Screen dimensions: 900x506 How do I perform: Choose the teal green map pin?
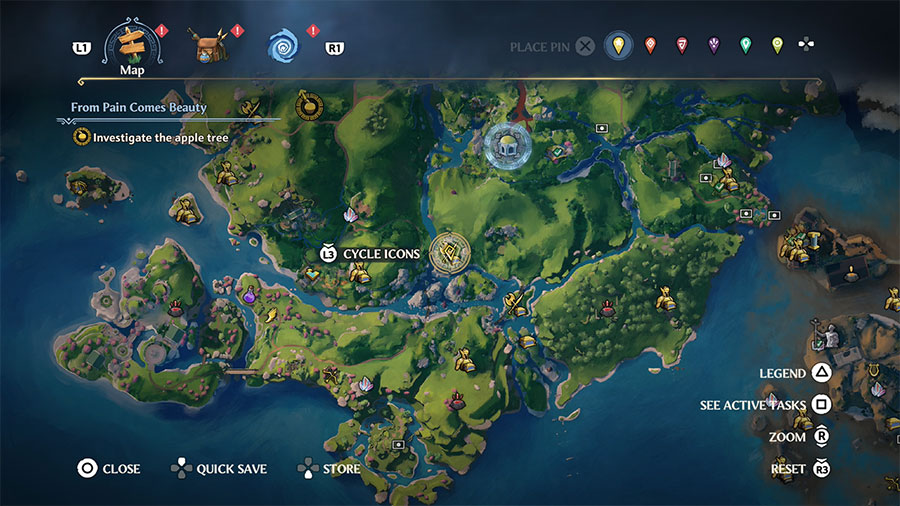(745, 45)
